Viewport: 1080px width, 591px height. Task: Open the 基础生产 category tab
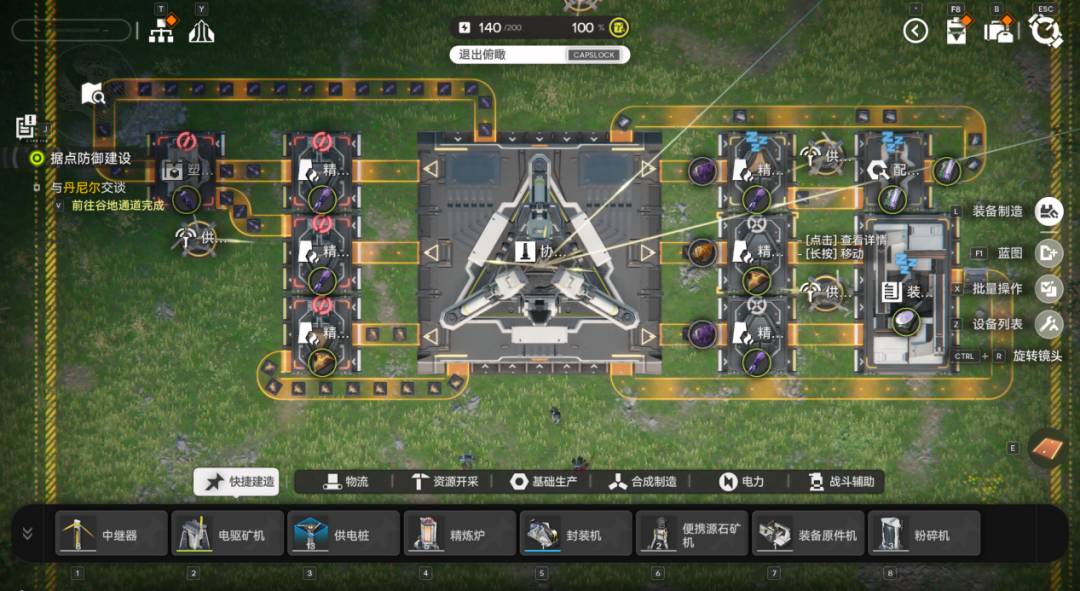click(543, 482)
